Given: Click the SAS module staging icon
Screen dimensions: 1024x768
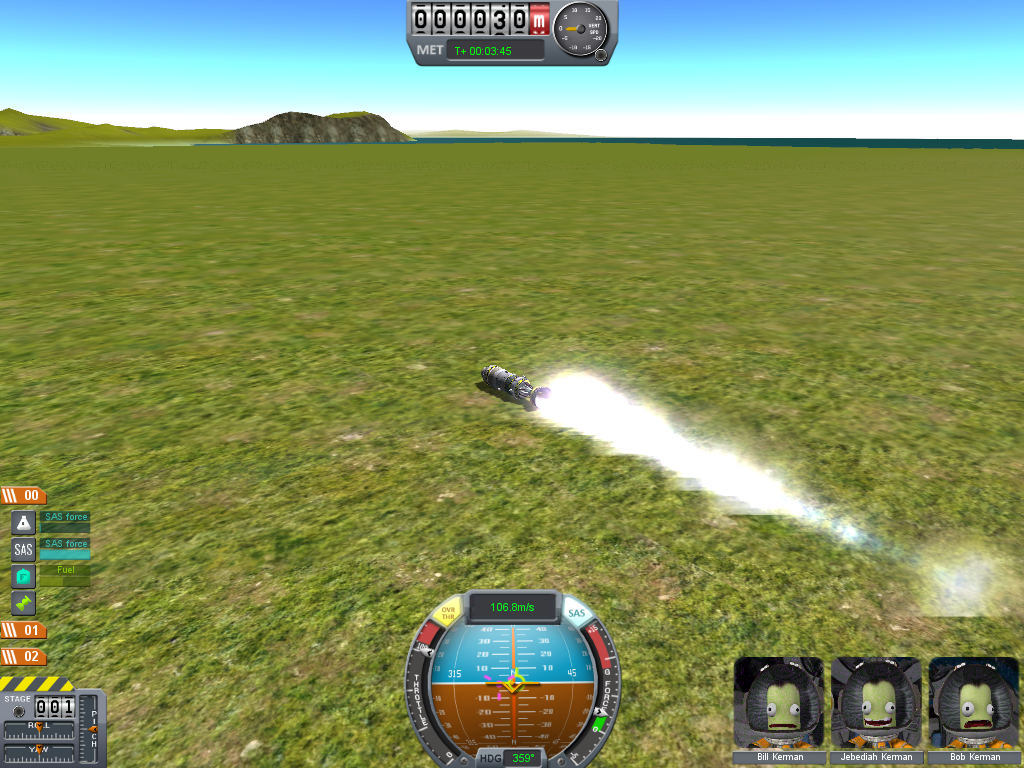Looking at the screenshot, I should (23, 549).
